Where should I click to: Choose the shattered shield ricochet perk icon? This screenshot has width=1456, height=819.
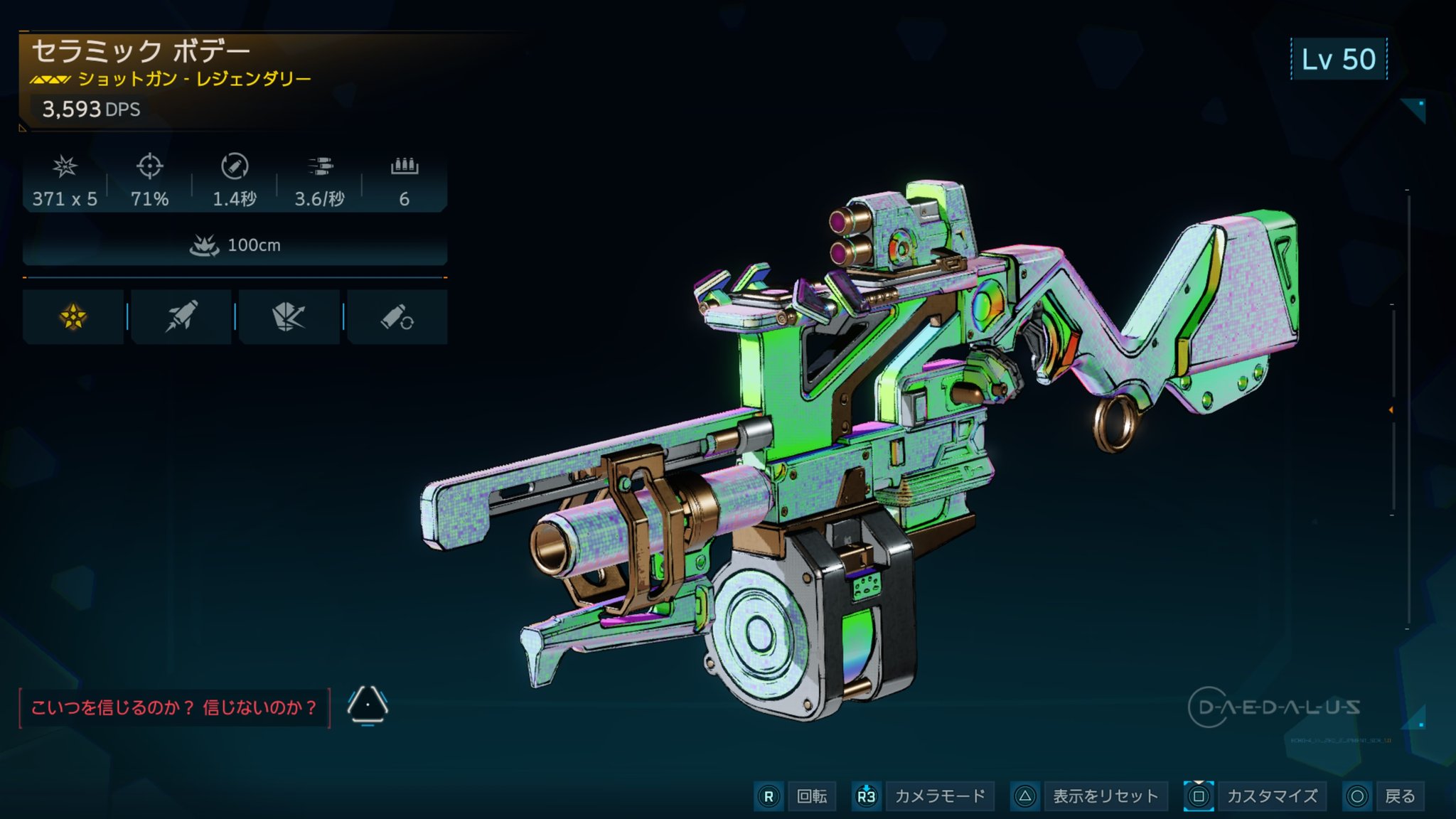[x=289, y=317]
